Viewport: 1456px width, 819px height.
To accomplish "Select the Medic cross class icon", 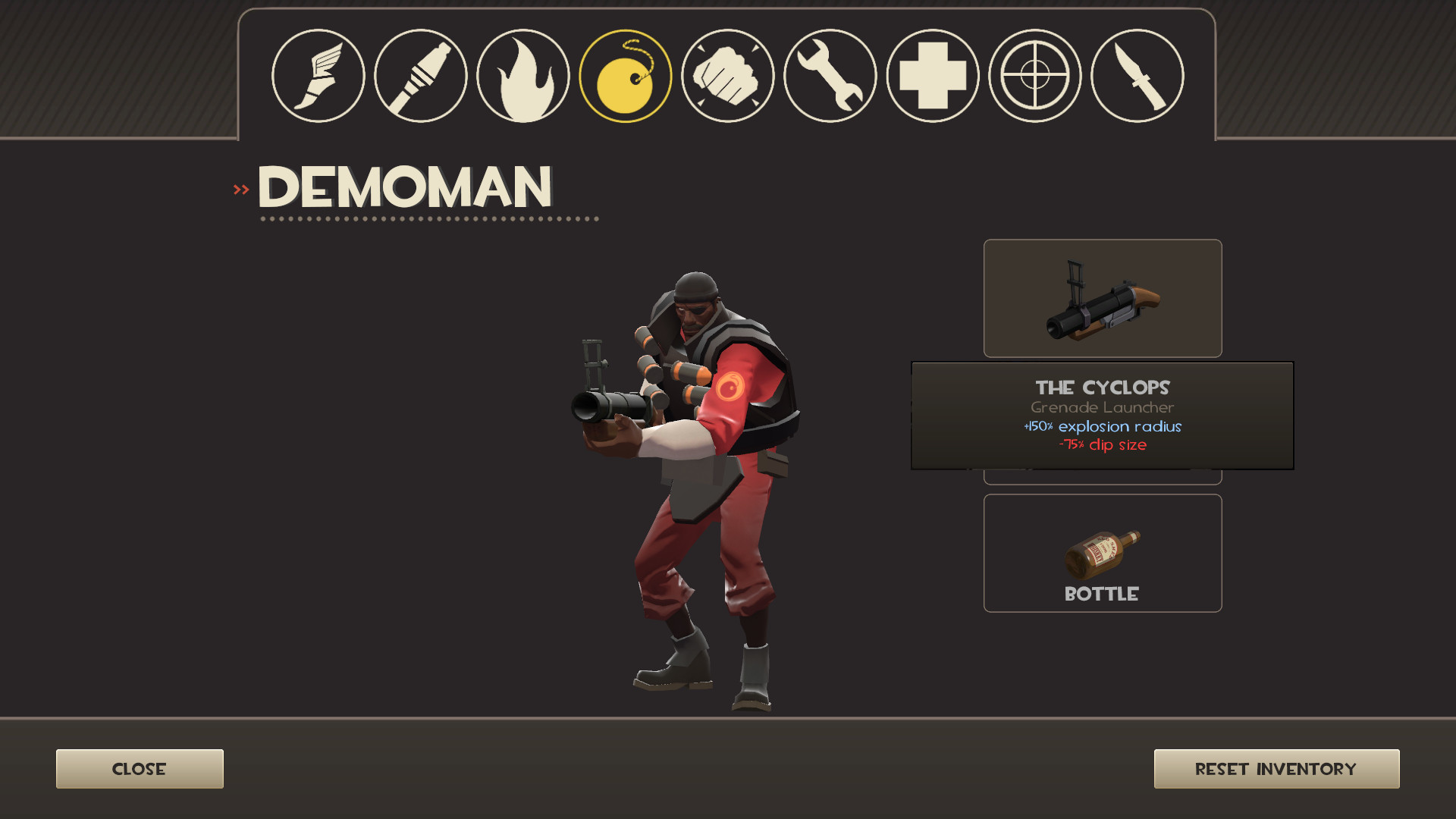I will (932, 75).
